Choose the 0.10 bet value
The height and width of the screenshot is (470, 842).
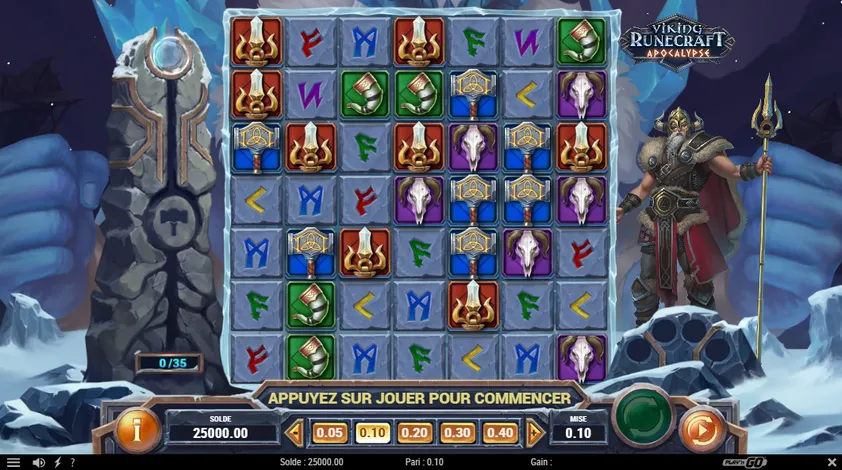[372, 433]
